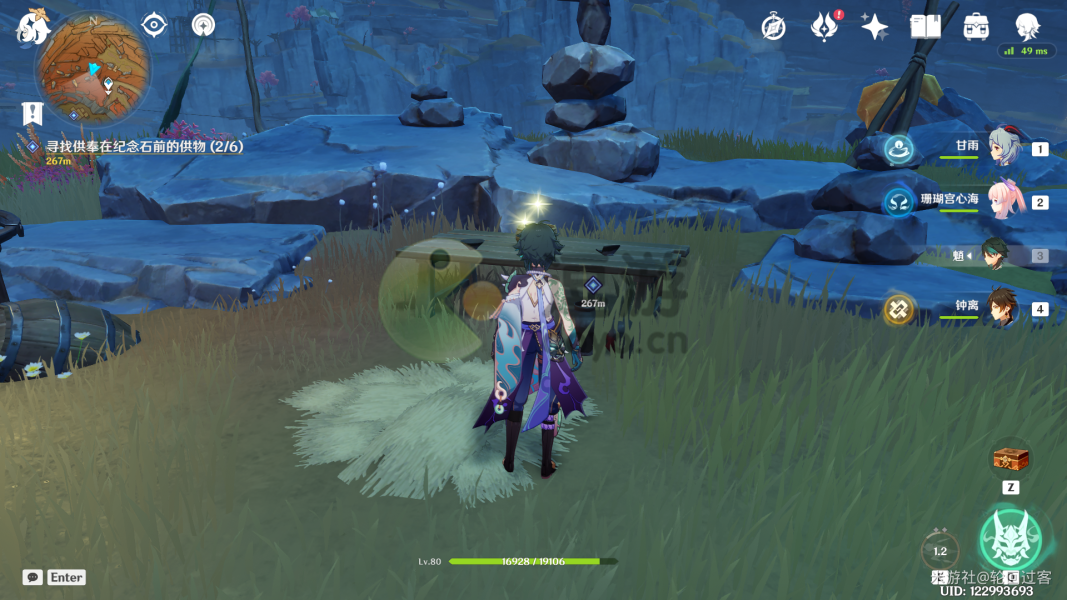Click the second round icon beside the minimap
This screenshot has width=1067, height=600.
coord(203,24)
